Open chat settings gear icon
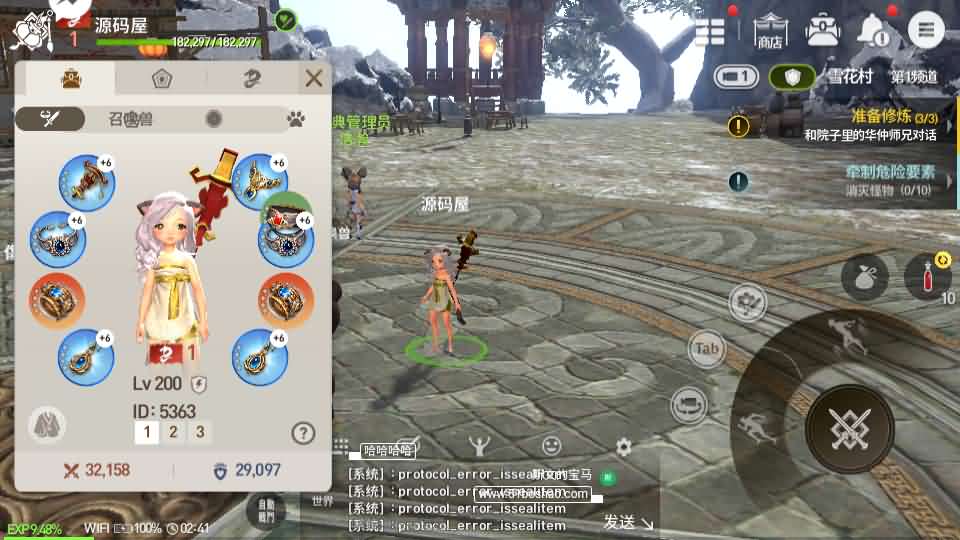This screenshot has height=540, width=960. (624, 447)
